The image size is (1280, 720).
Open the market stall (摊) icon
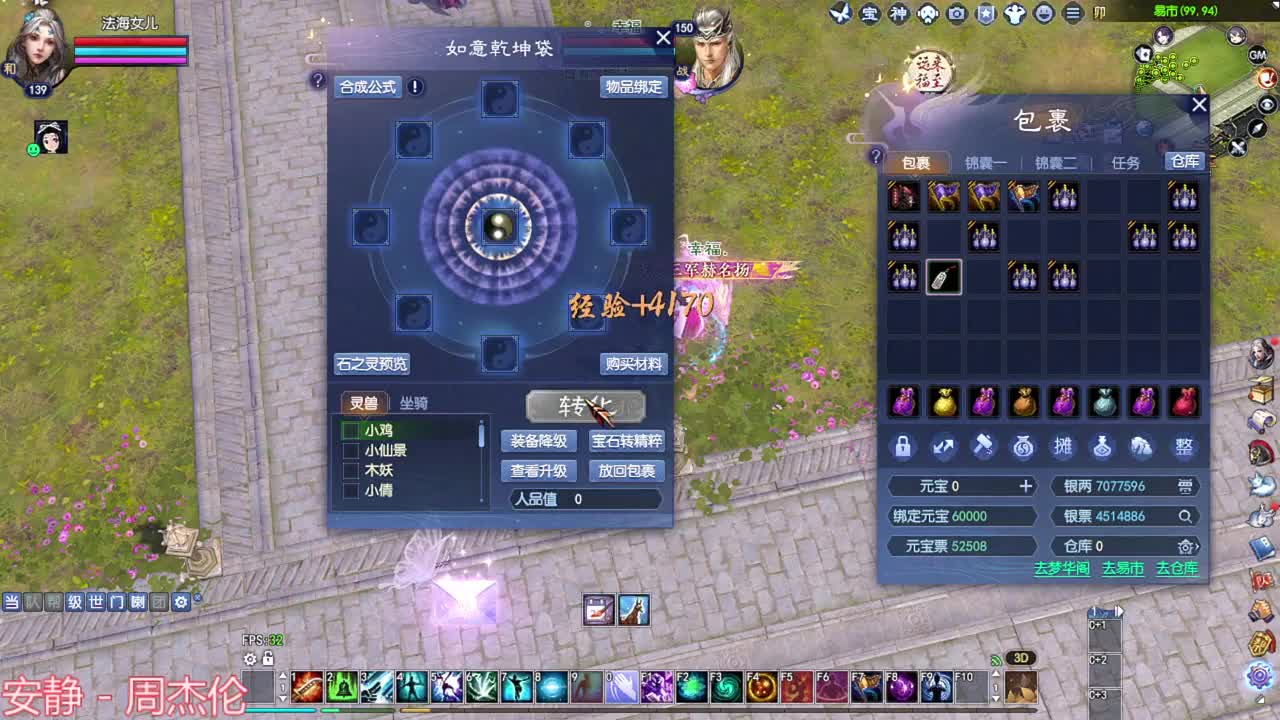tap(1063, 448)
